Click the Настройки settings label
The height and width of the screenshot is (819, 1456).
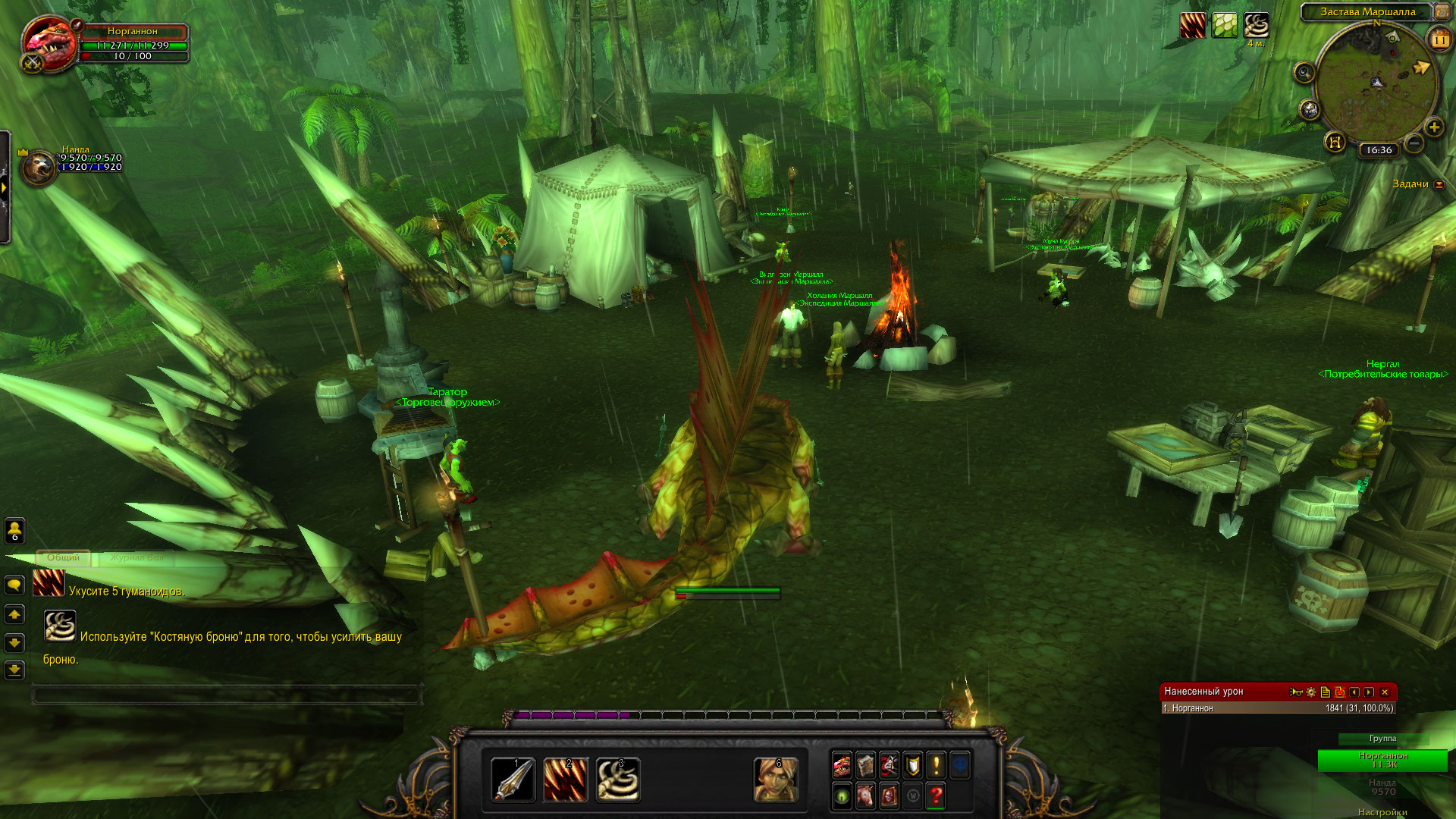point(1382,812)
